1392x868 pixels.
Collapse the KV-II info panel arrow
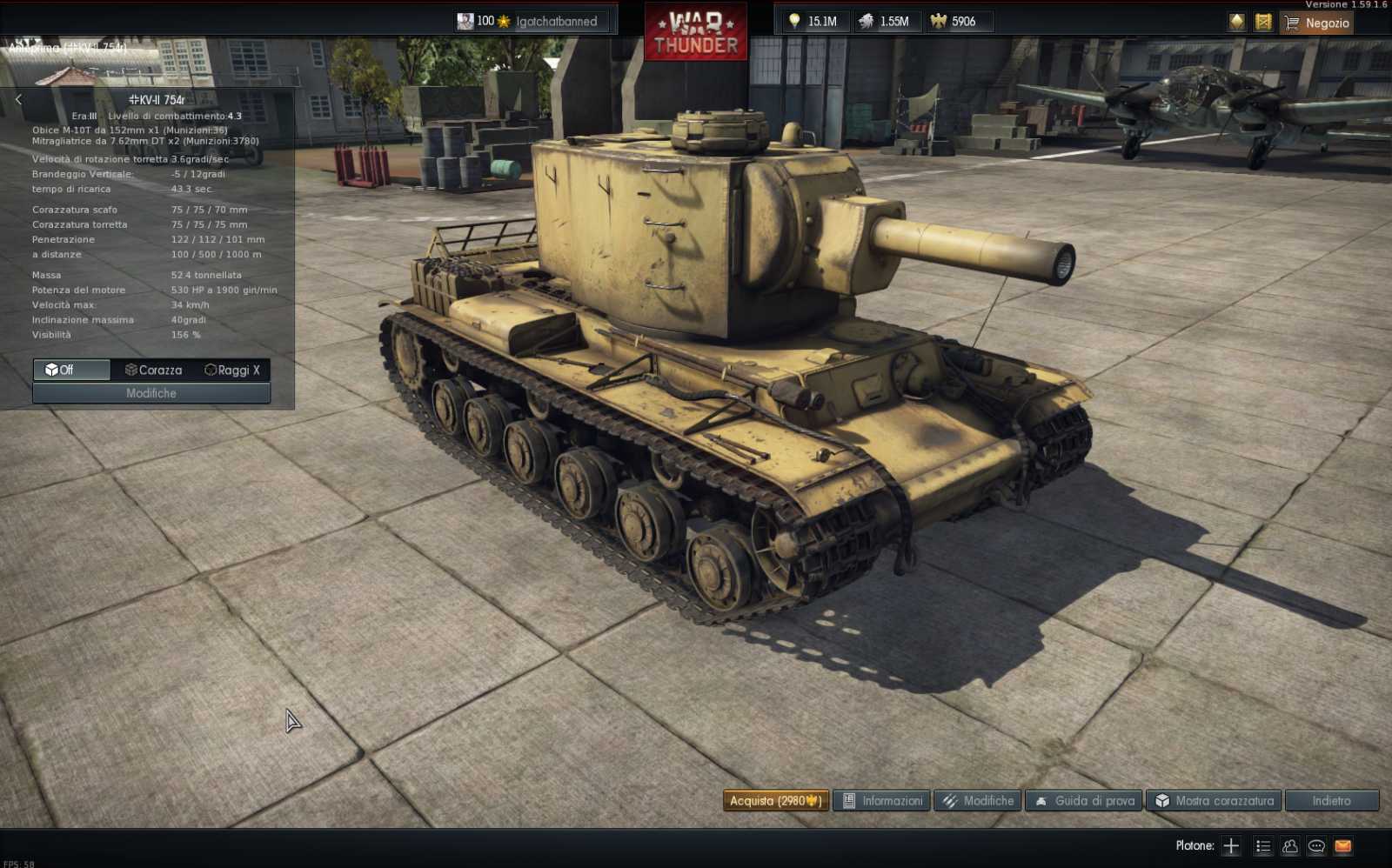tap(18, 99)
